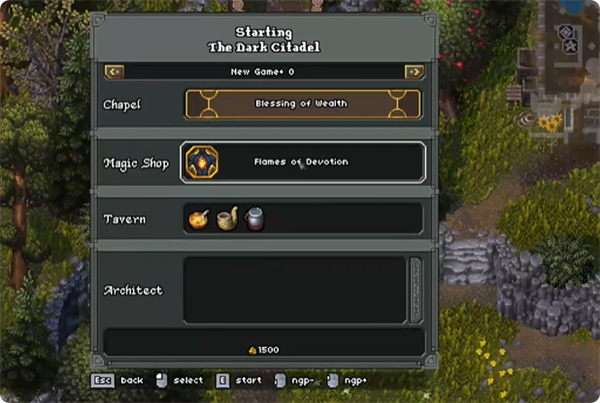
Task: Decrease New Game+ level with left arrow
Action: [x=113, y=72]
